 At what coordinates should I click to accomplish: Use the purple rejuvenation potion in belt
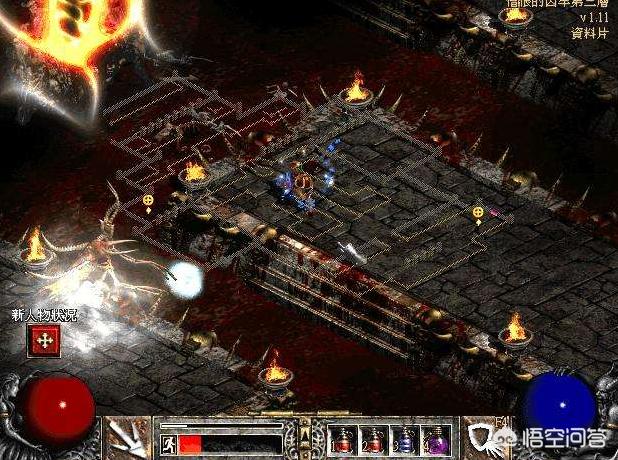(x=437, y=440)
